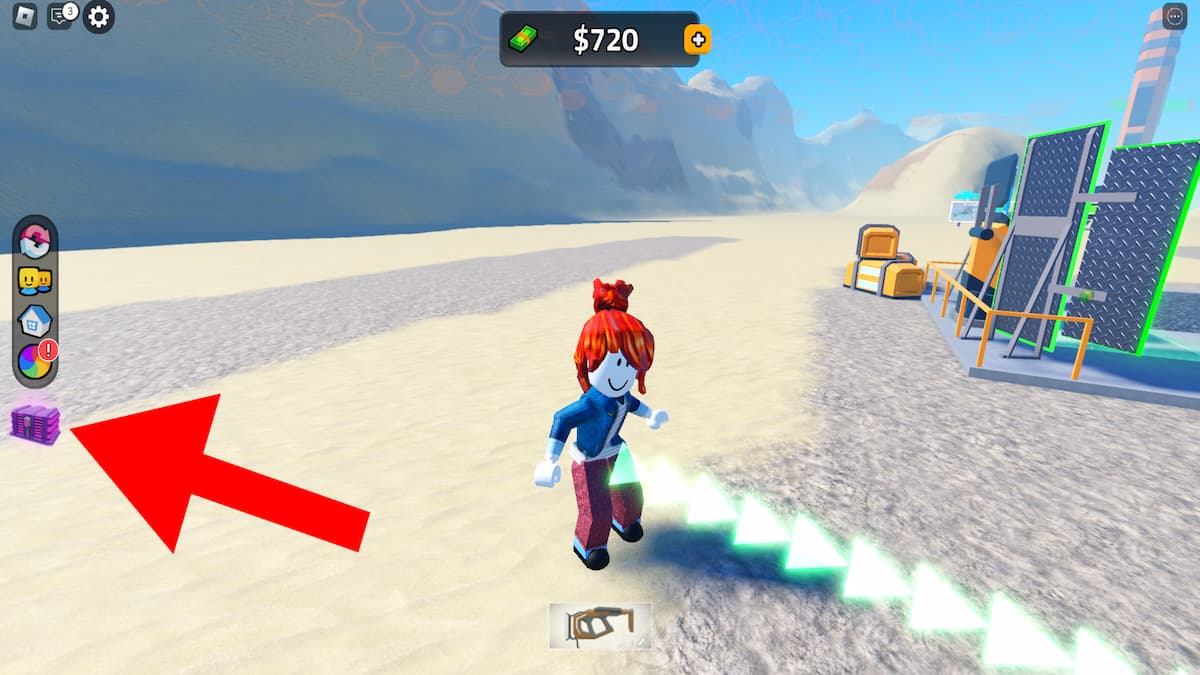The width and height of the screenshot is (1200, 675).
Task: Open the Roblox main menu
Action: pos(25,16)
